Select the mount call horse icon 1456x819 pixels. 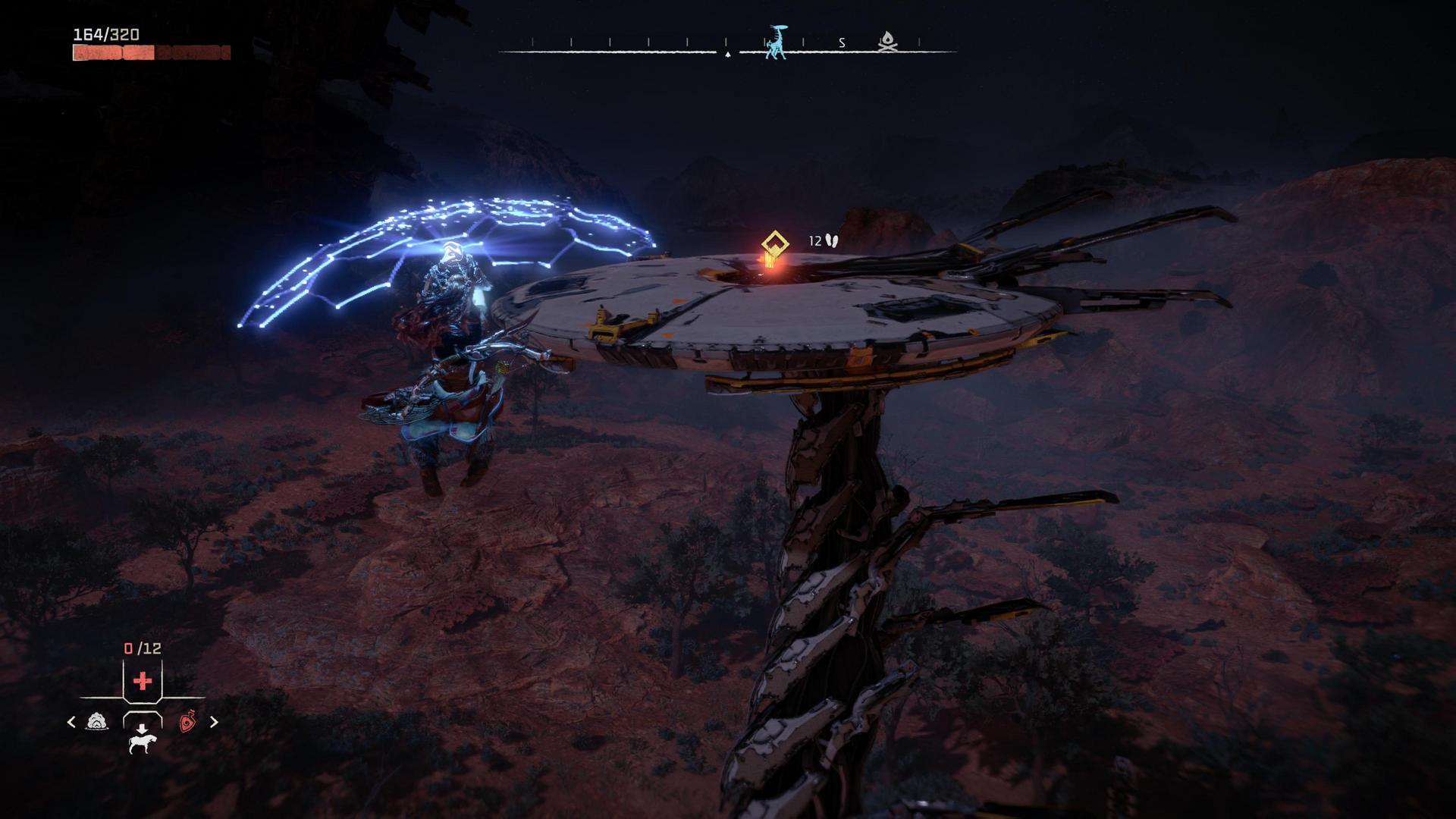[143, 745]
